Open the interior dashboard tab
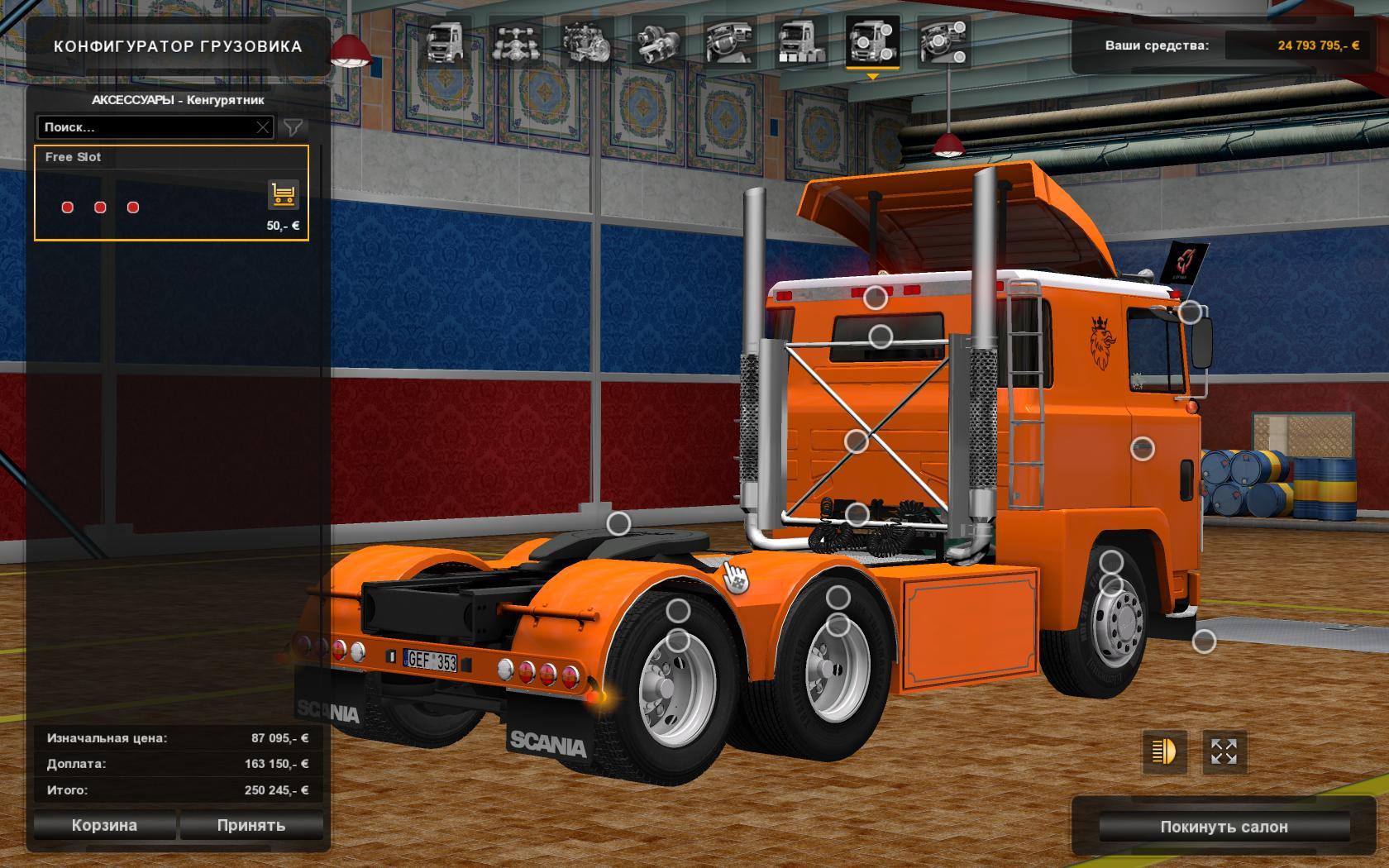The width and height of the screenshot is (1389, 868). (x=729, y=43)
